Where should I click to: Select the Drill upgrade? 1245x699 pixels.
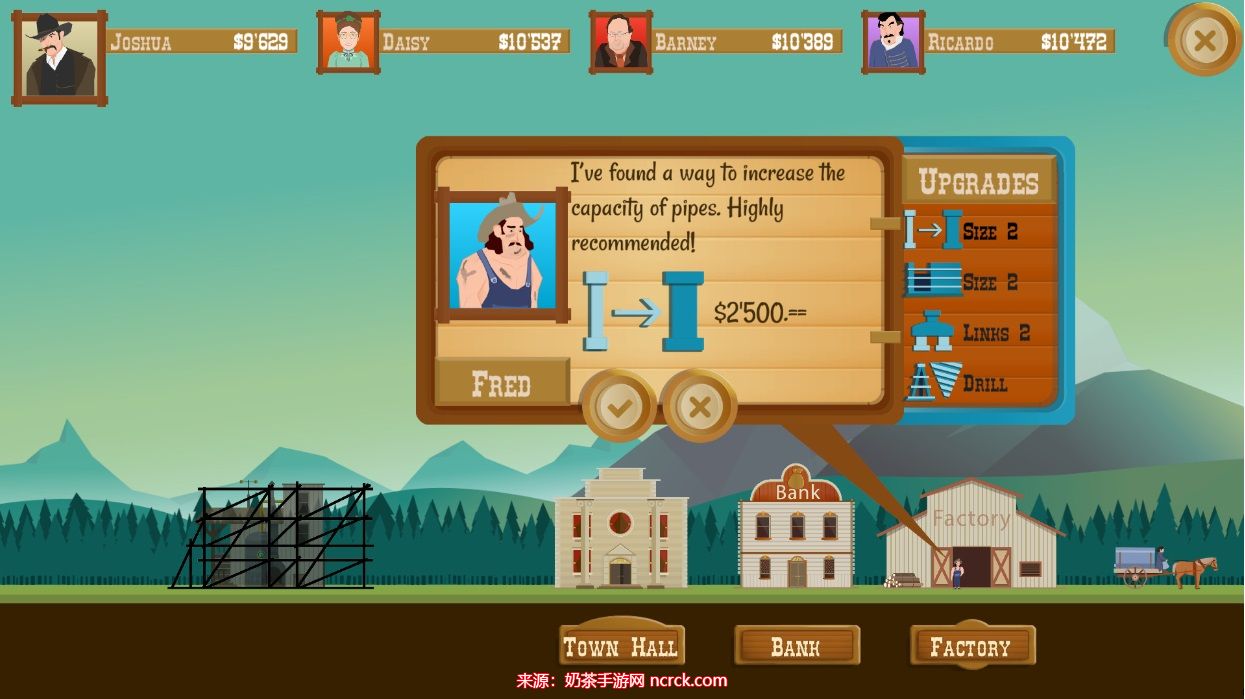tap(979, 383)
